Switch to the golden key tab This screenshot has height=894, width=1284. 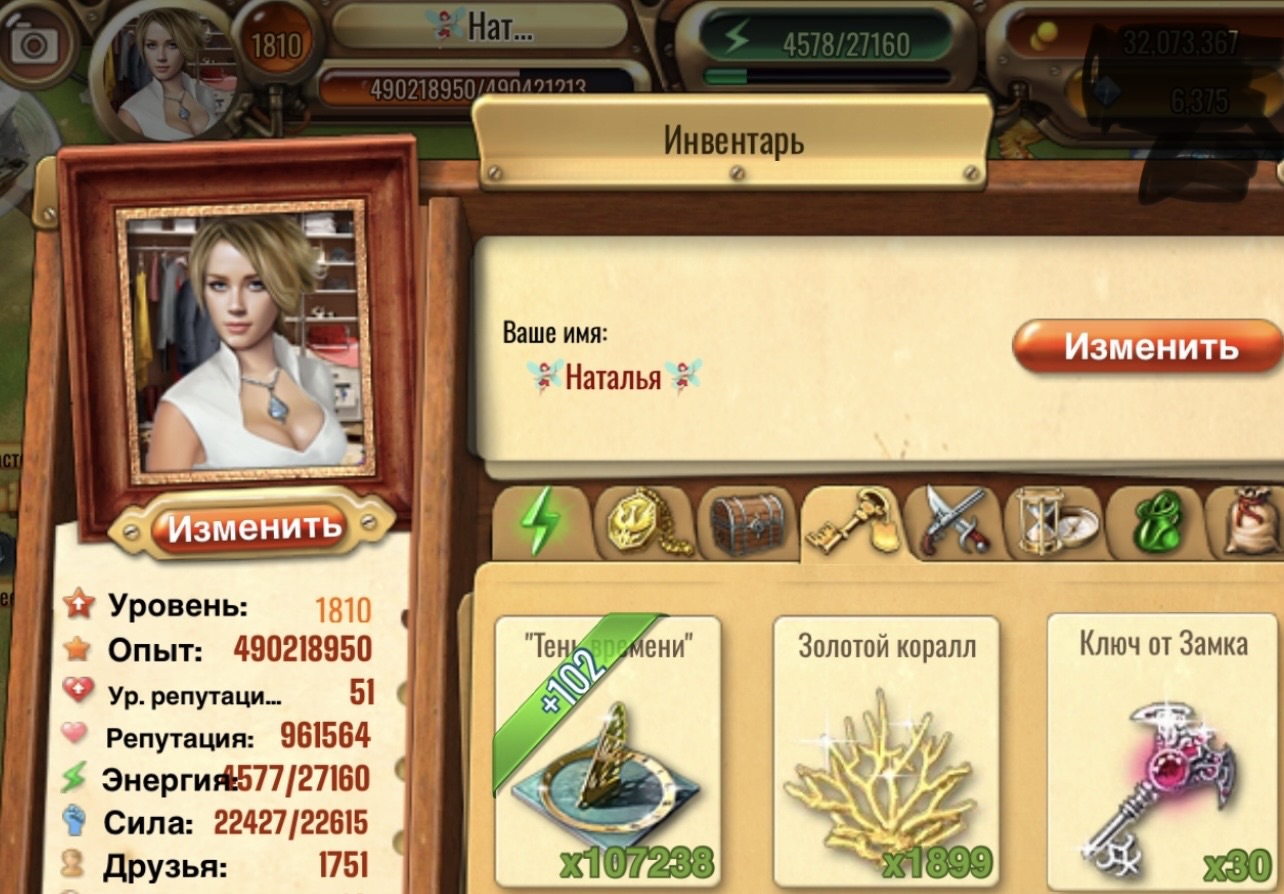coord(851,521)
